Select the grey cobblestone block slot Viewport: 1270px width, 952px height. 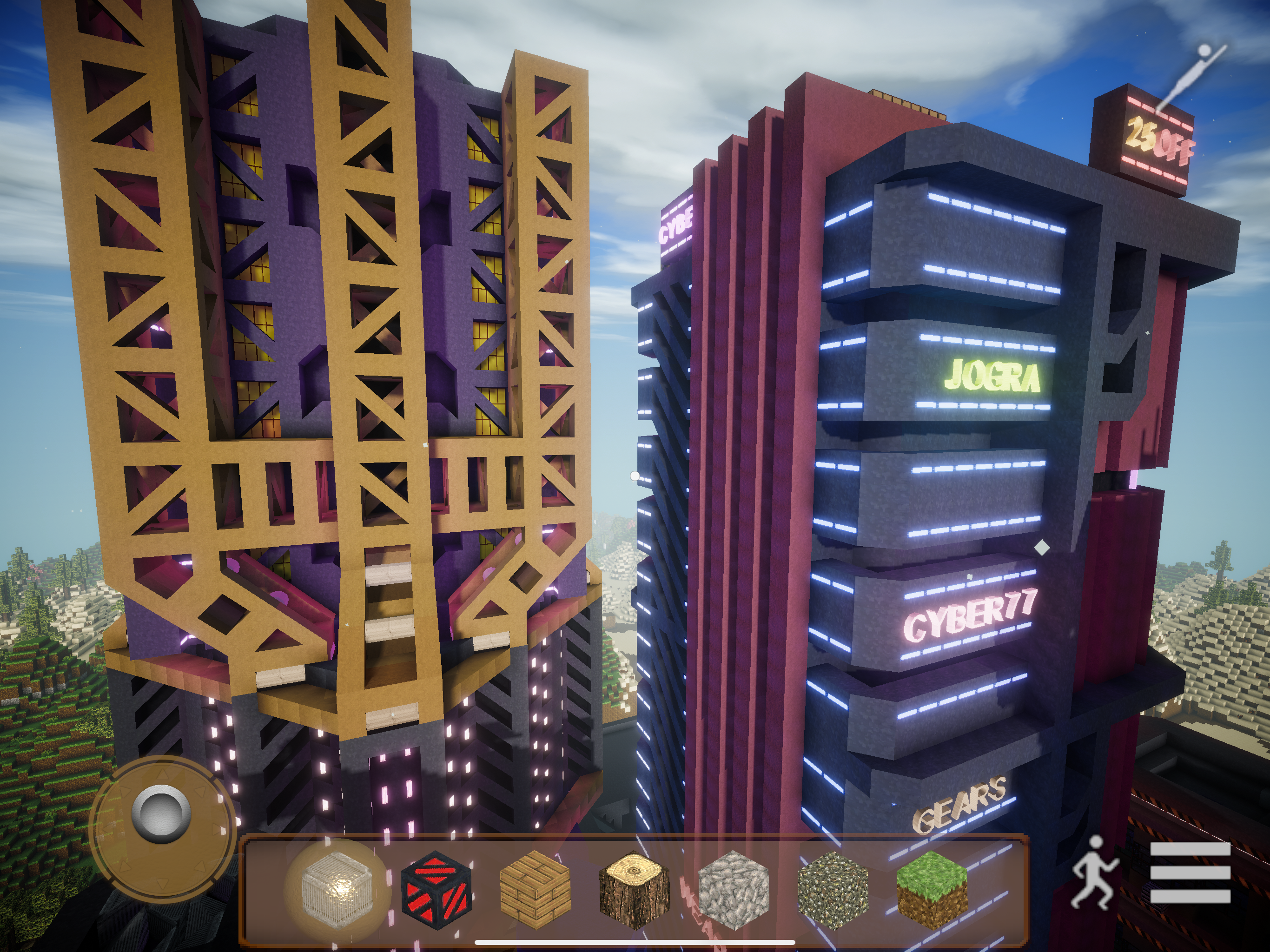pos(733,889)
